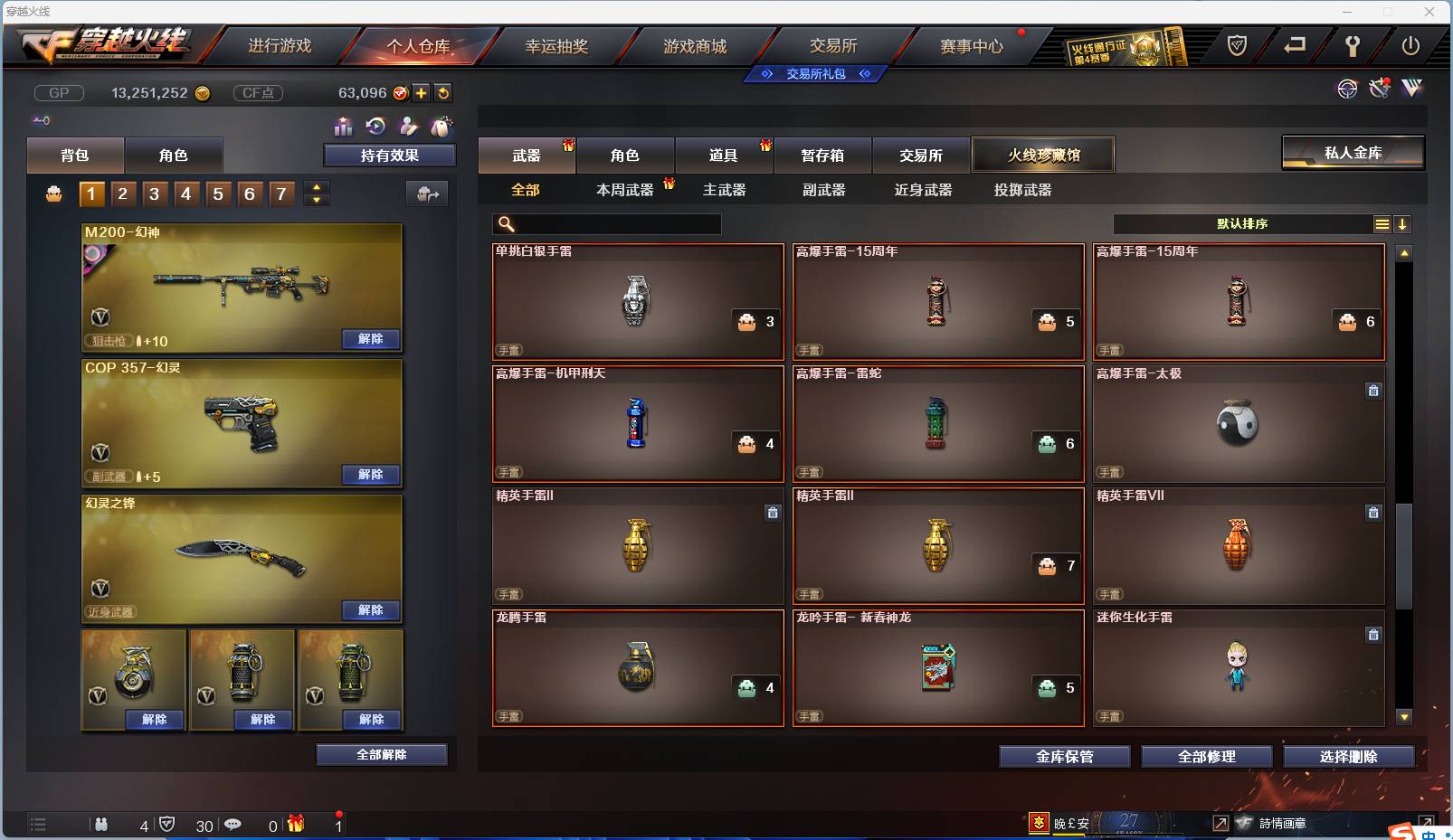Open the friends icon on the bottom status bar
This screenshot has height=840, width=1453.
tap(101, 826)
